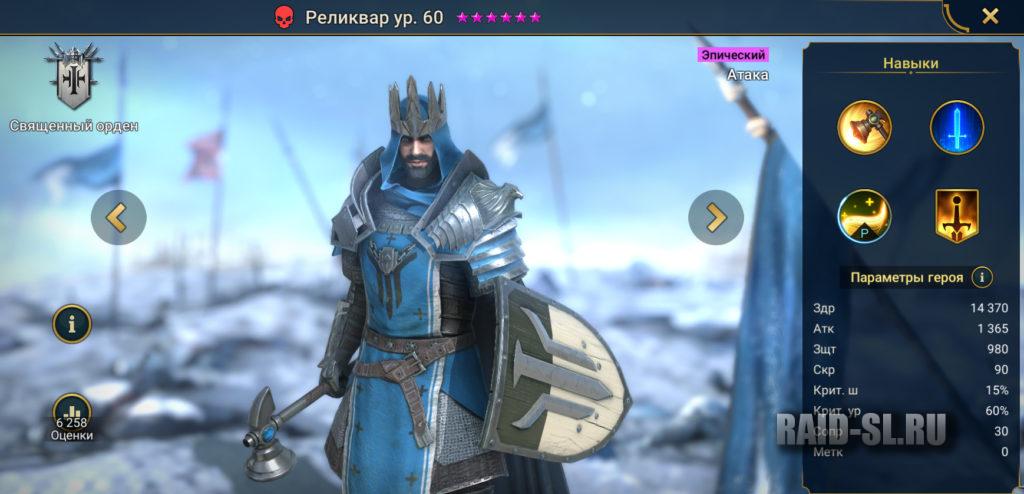Open the hero info button on the left
1024x494 pixels.
(x=72, y=323)
